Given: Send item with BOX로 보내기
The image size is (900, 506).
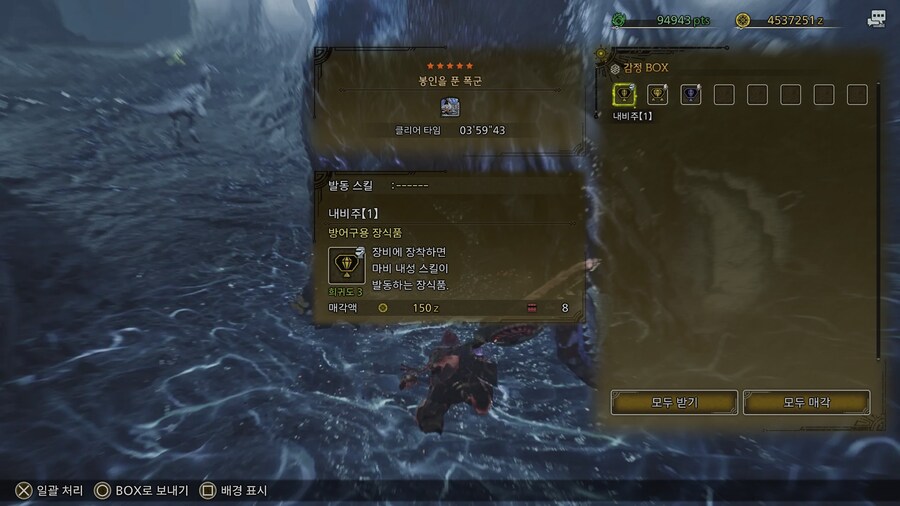Looking at the screenshot, I should [140, 491].
